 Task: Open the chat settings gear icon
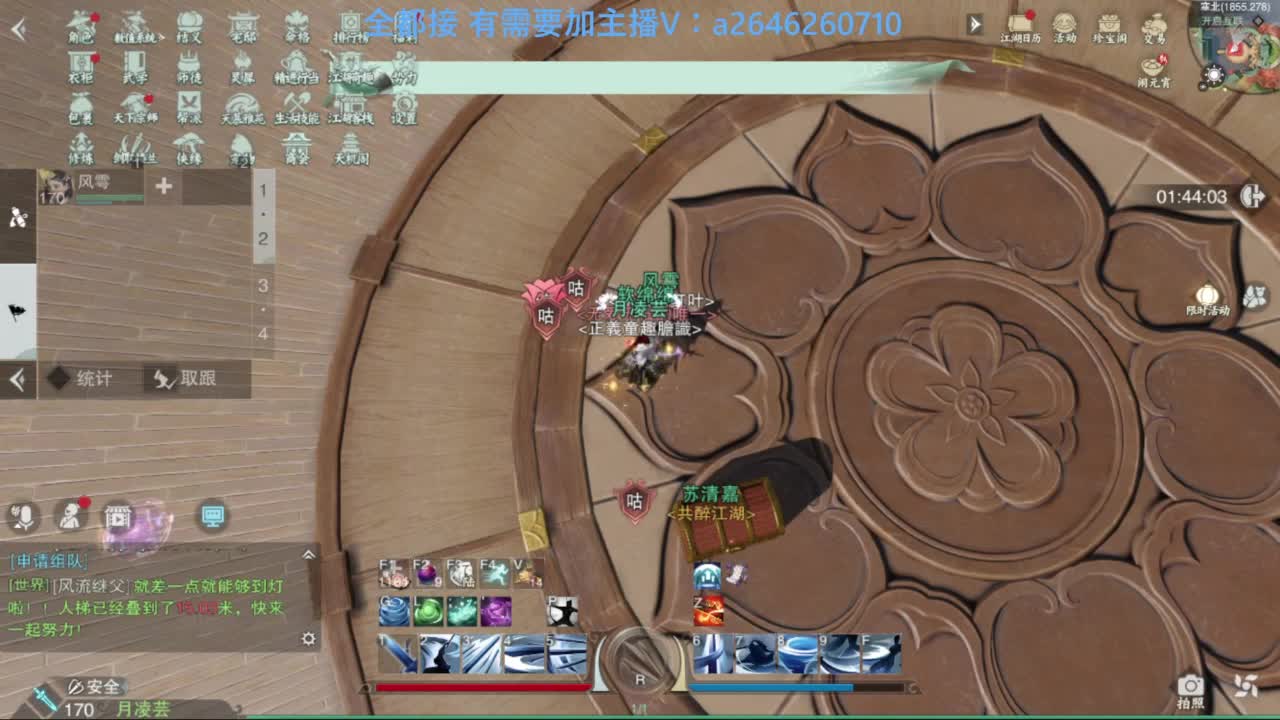[308, 636]
